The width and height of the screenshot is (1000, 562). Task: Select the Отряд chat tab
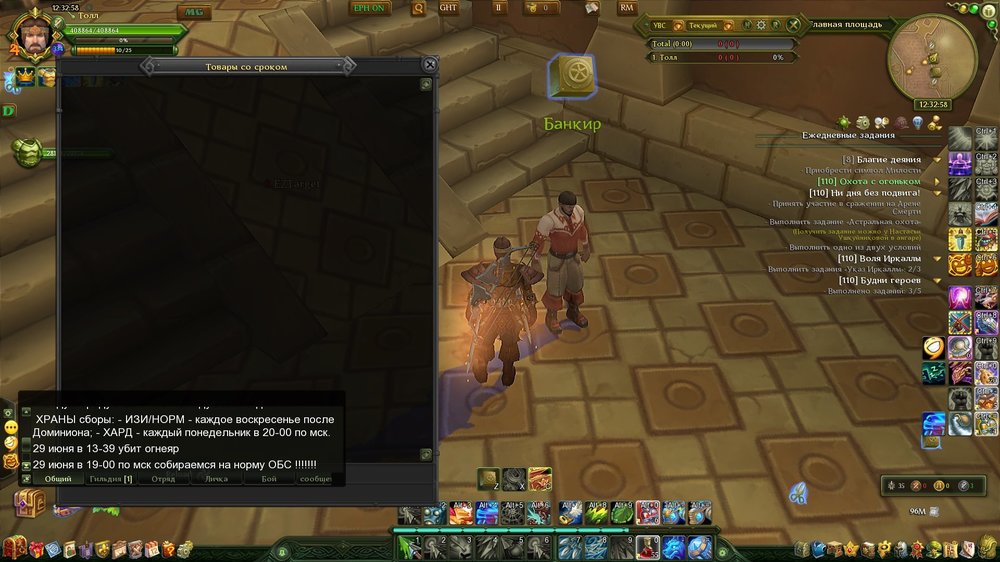click(163, 479)
